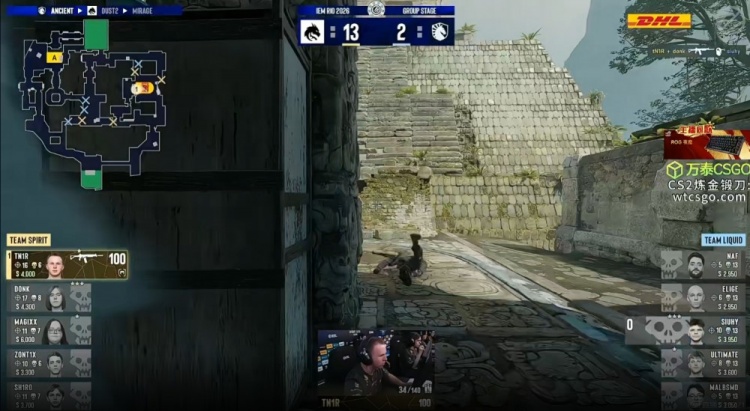Select MALBSMD's player row
The image size is (750, 411).
[x=702, y=394]
